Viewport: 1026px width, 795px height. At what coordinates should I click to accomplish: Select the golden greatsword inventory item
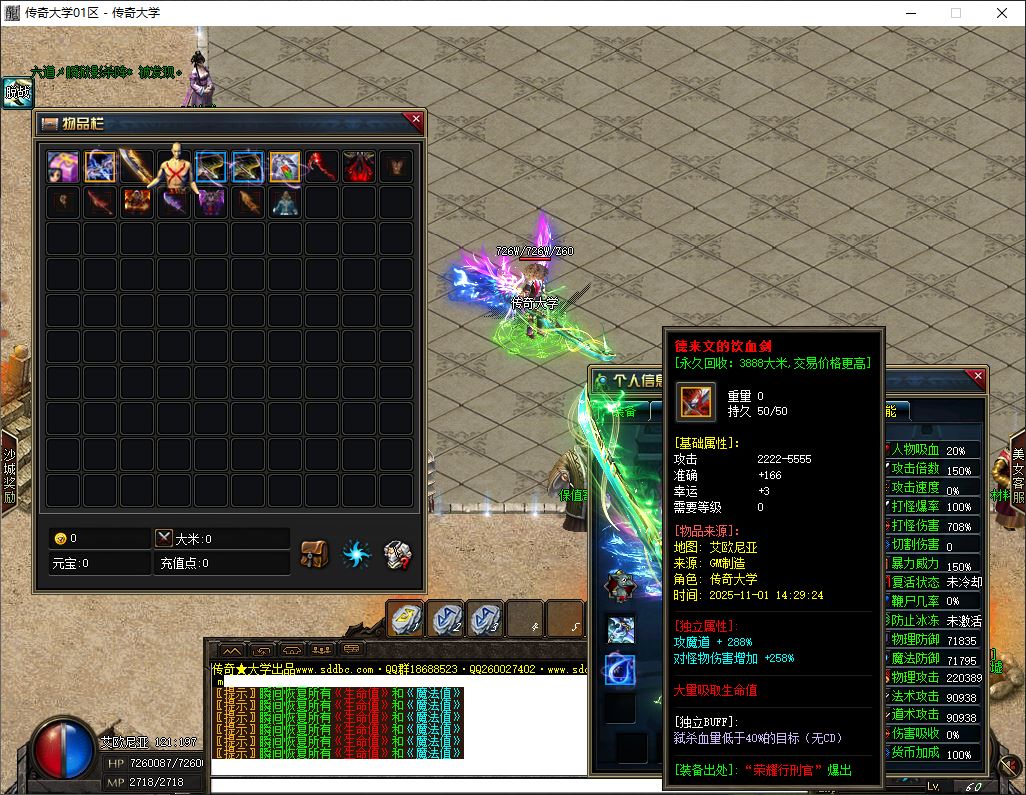tap(136, 167)
